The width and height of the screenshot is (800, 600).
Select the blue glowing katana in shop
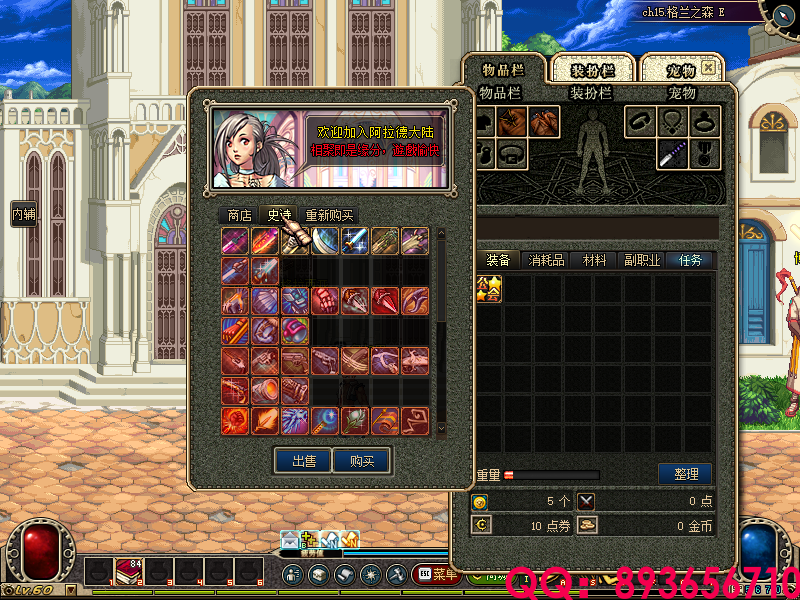coord(355,241)
